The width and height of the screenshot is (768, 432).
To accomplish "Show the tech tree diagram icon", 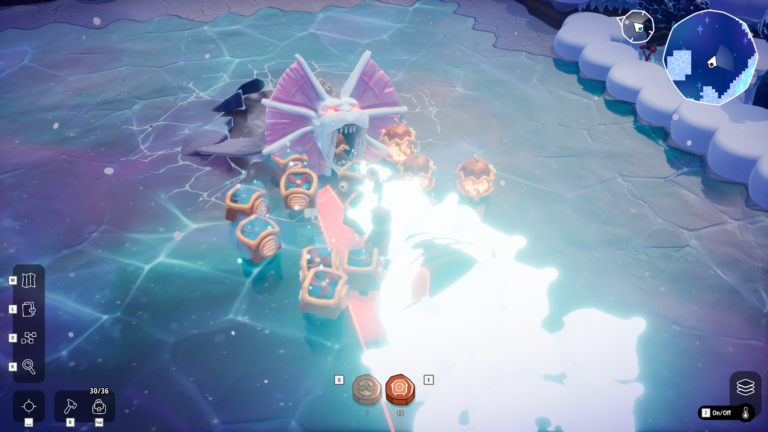I will [29, 338].
